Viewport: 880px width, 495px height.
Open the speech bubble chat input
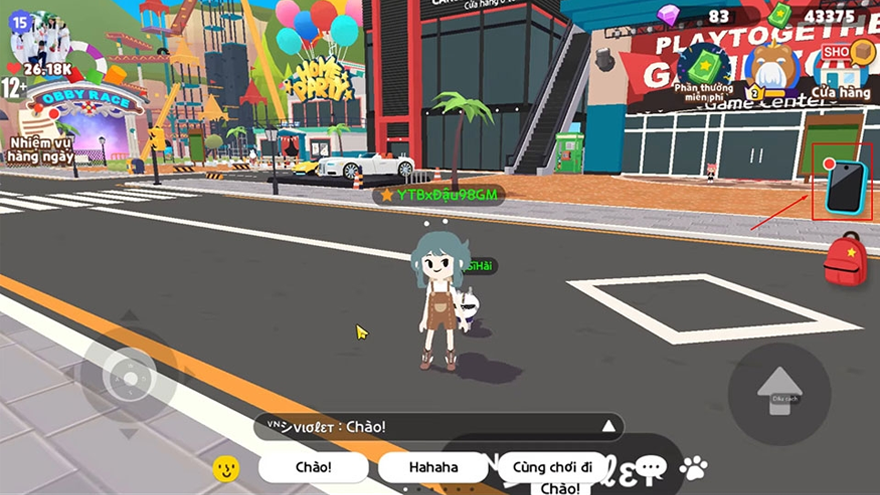[651, 466]
